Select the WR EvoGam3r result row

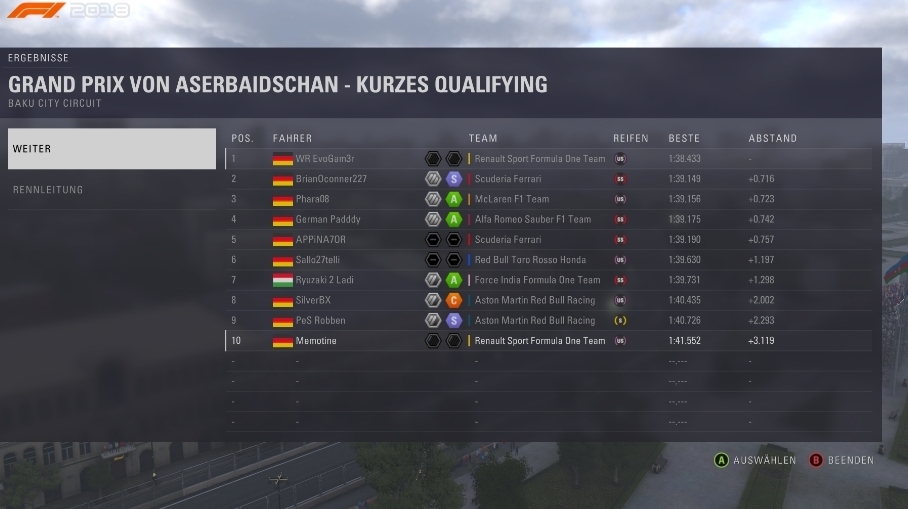click(x=548, y=159)
